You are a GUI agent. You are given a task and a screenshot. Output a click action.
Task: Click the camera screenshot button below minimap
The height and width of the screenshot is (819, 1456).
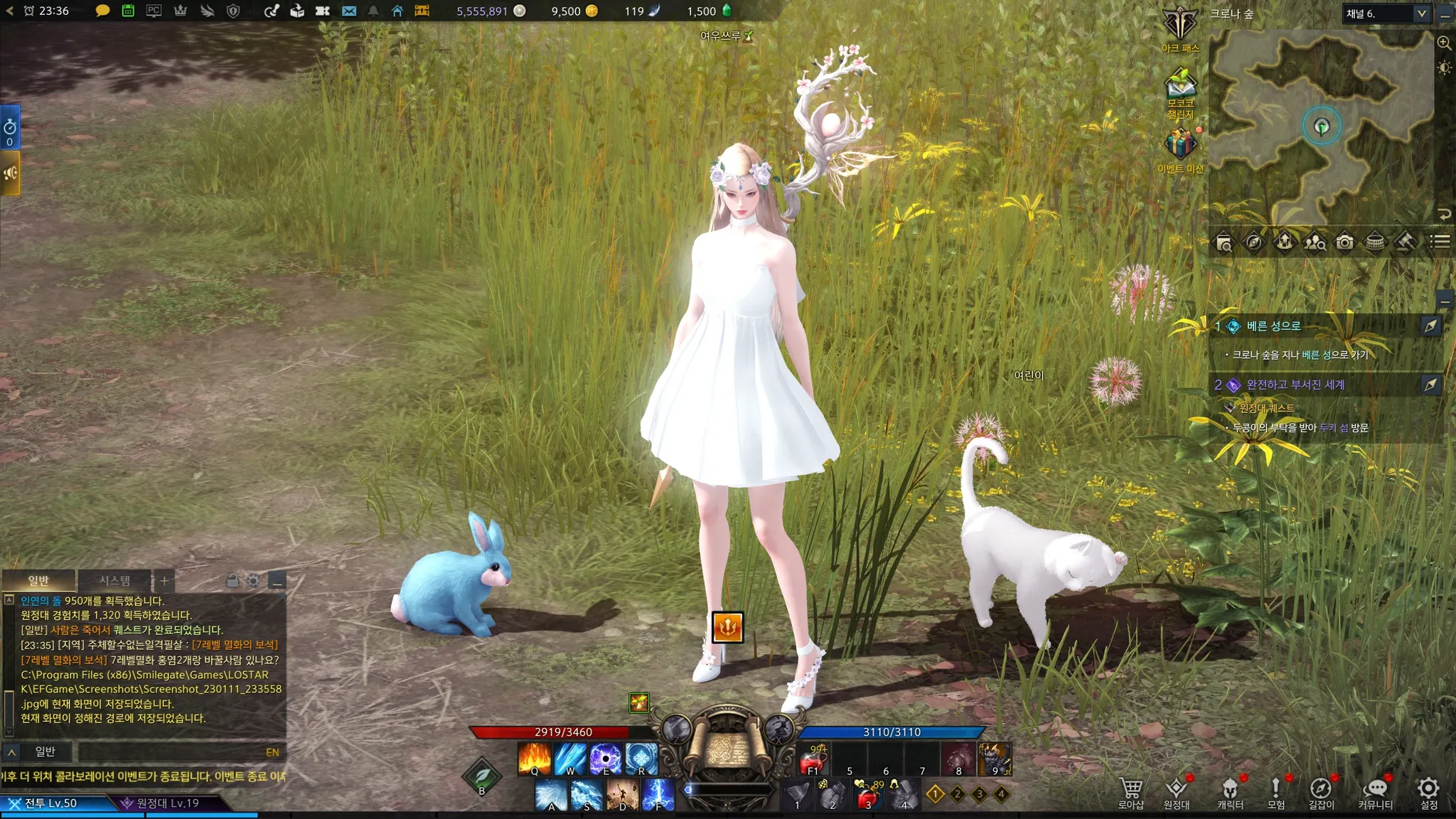click(1344, 242)
